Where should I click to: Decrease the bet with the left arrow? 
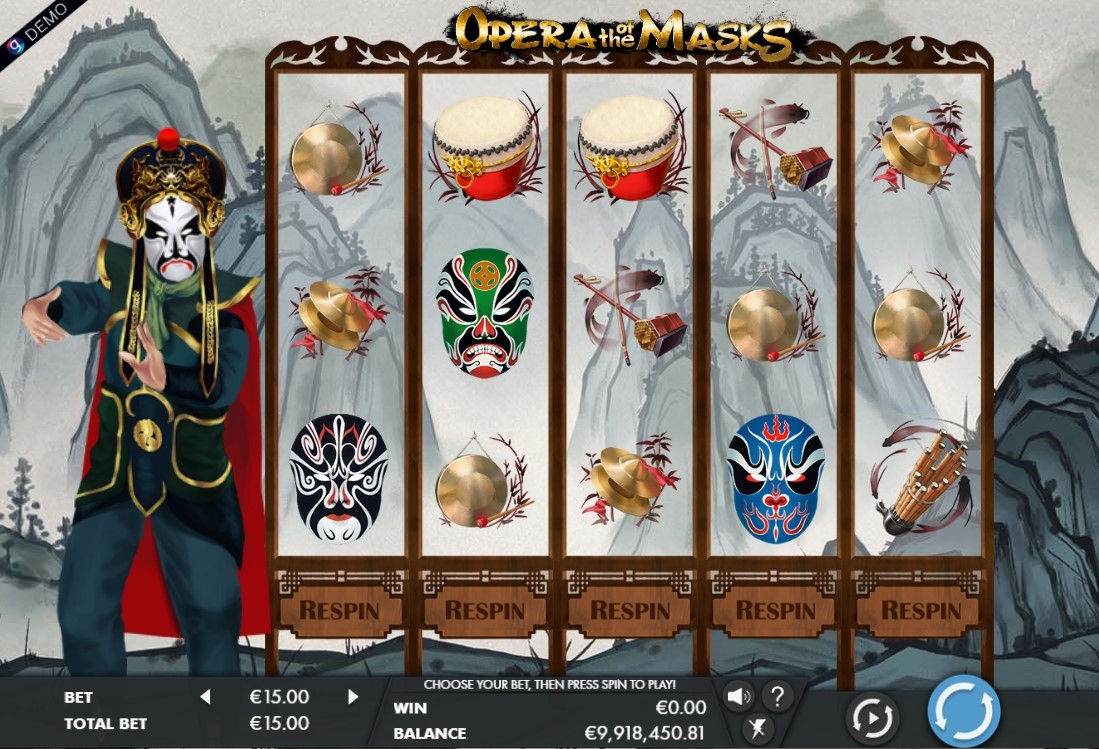(205, 697)
